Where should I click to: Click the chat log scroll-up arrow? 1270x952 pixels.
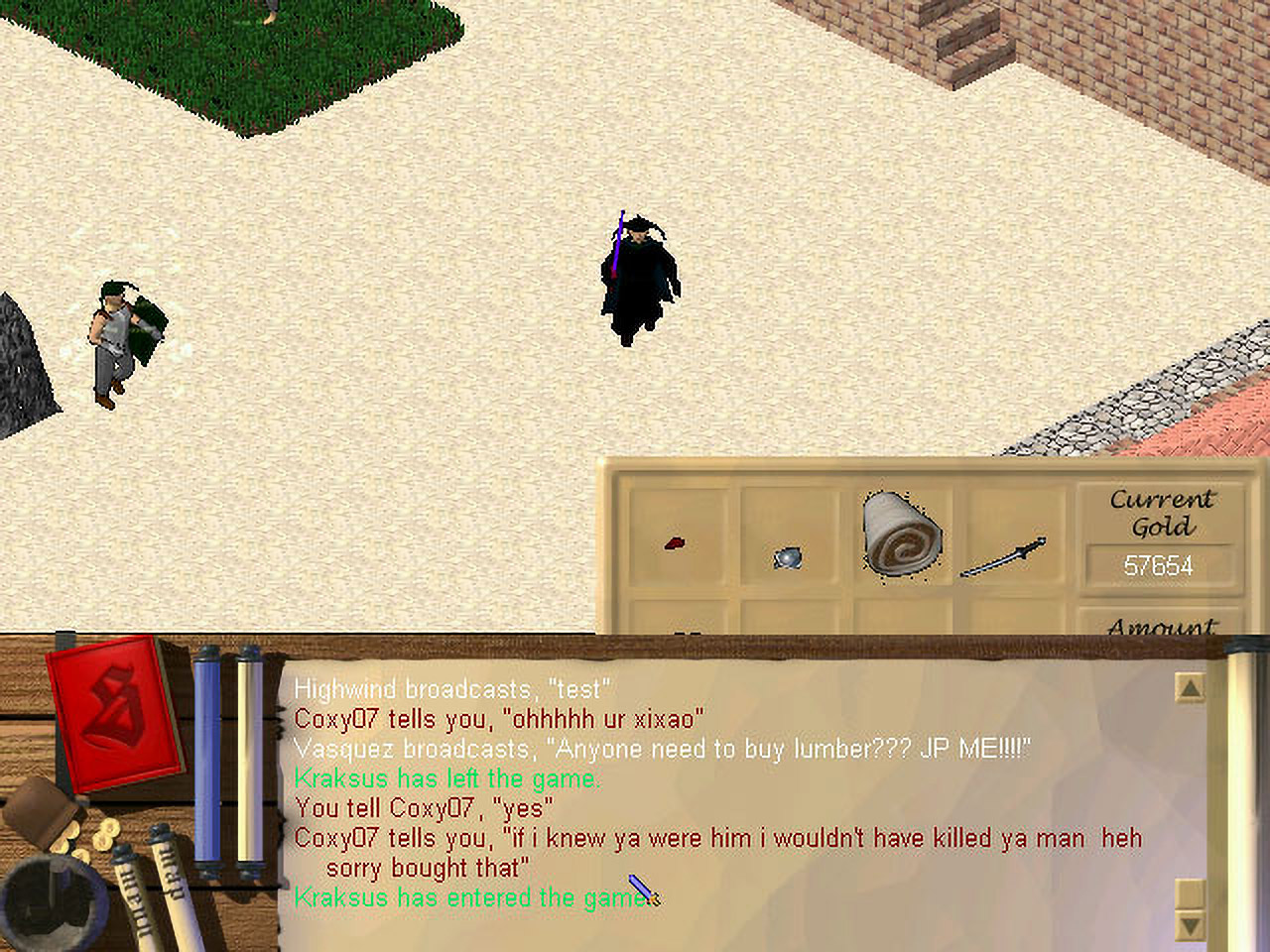coord(1189,687)
